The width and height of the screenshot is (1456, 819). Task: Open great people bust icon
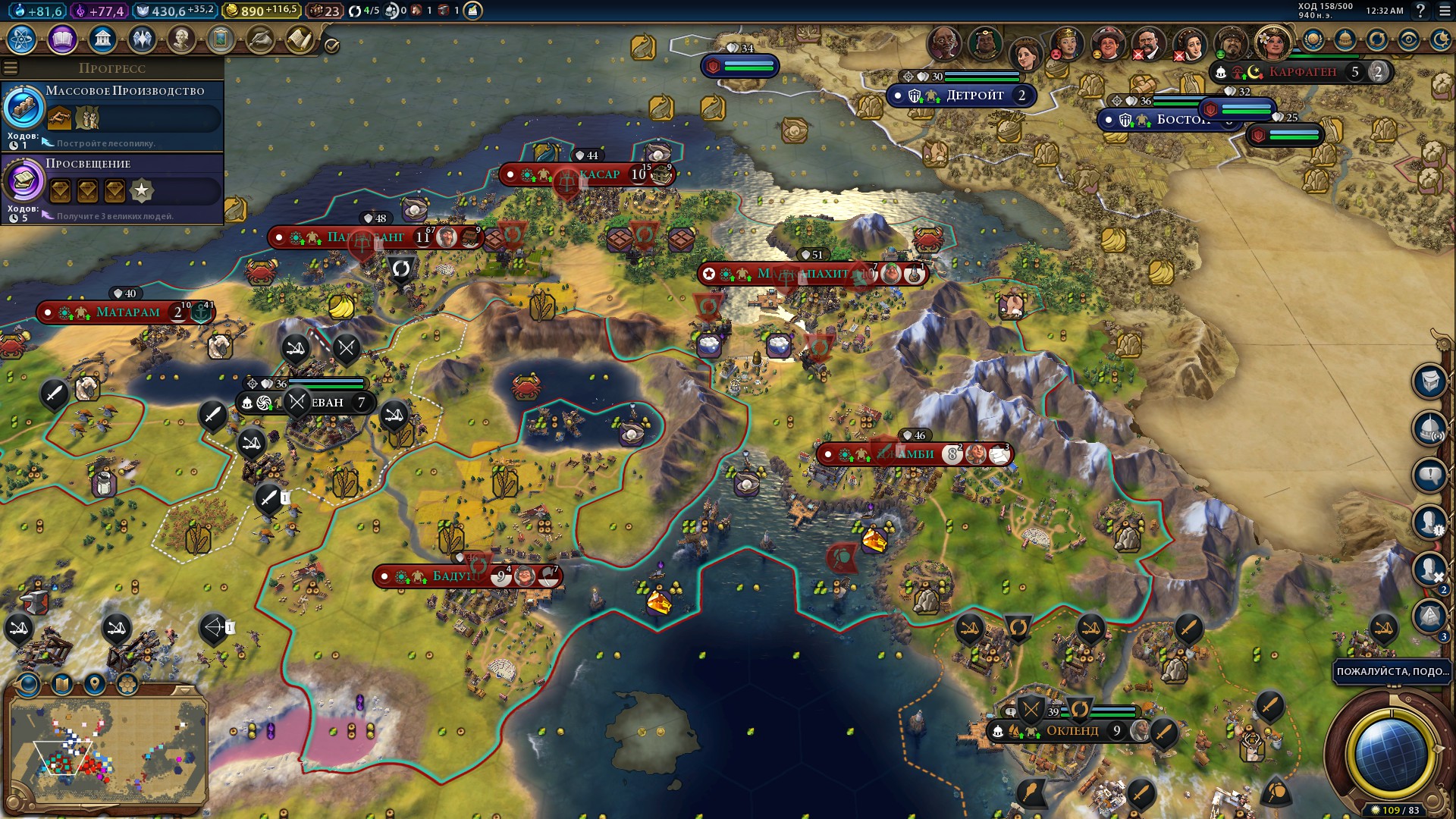coord(181,39)
